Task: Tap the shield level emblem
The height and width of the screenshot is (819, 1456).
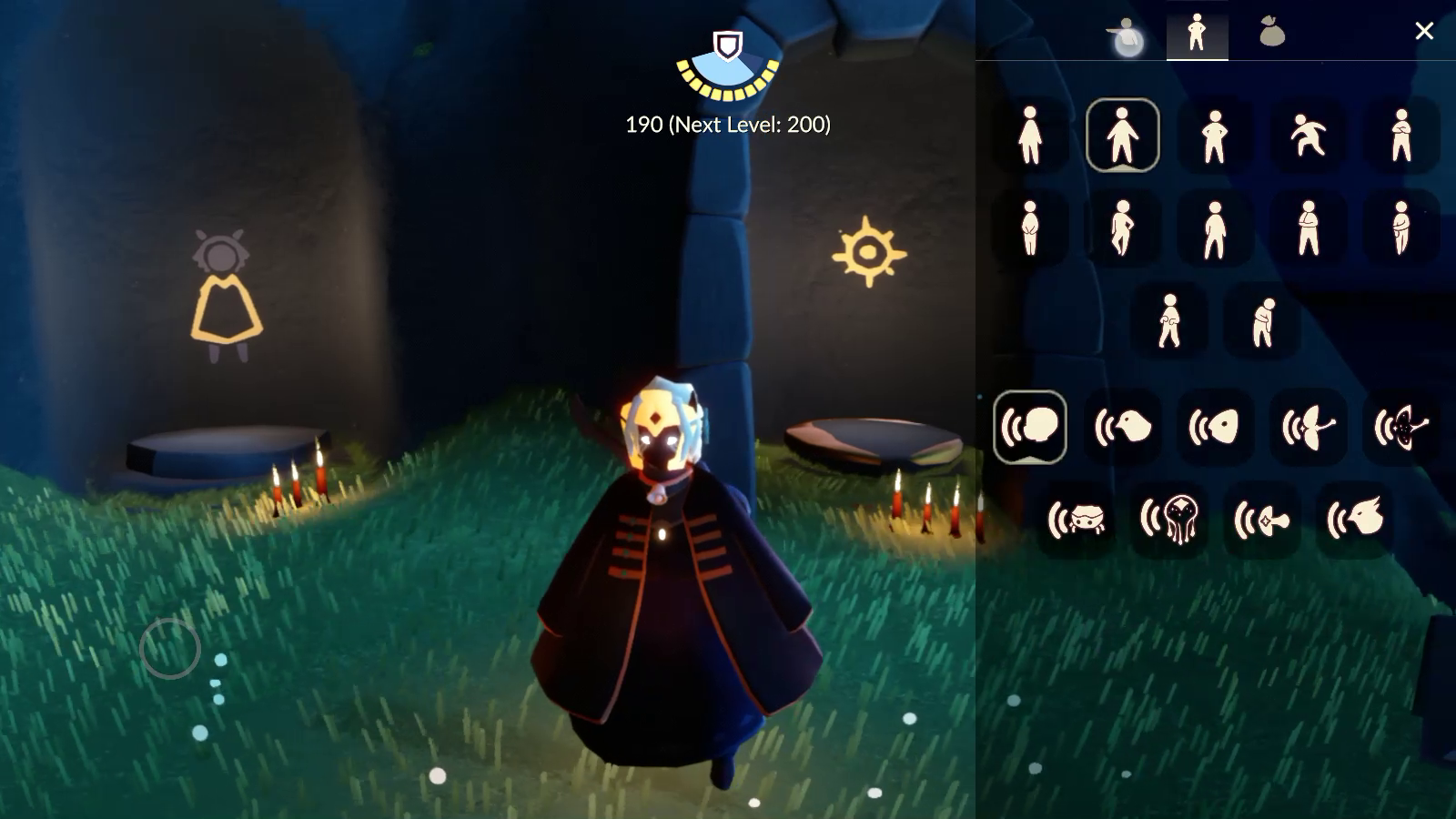Action: (727, 45)
